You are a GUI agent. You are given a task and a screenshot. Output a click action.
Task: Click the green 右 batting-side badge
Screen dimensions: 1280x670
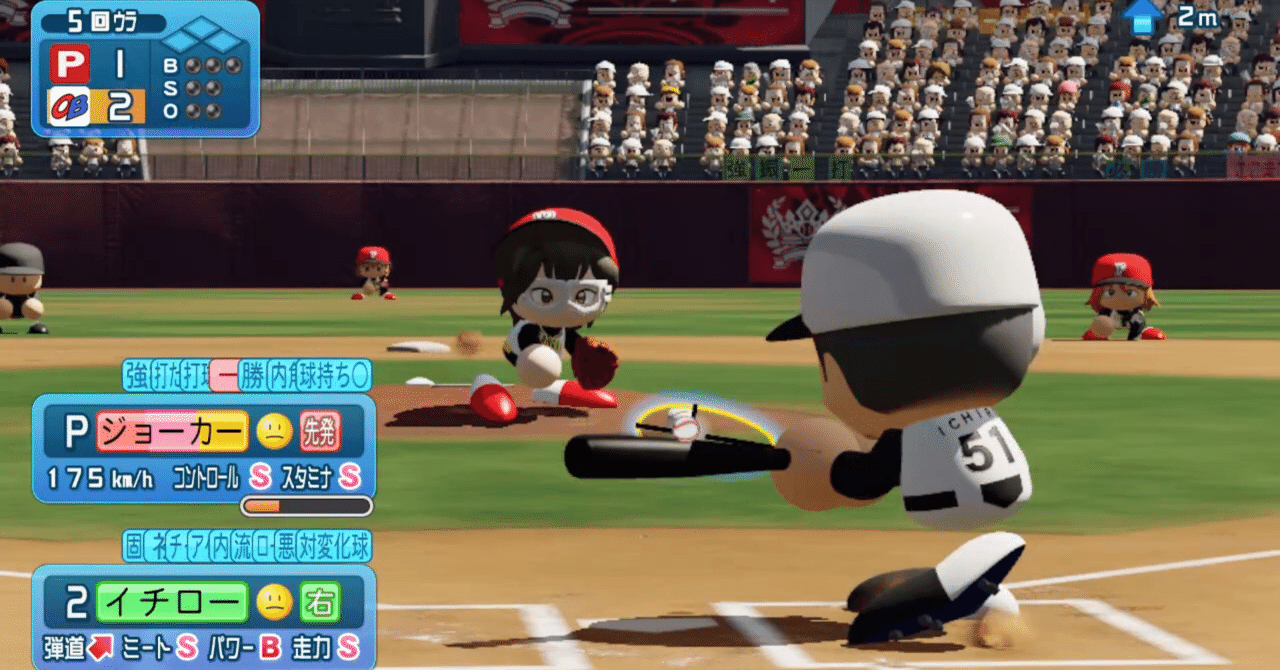320,602
